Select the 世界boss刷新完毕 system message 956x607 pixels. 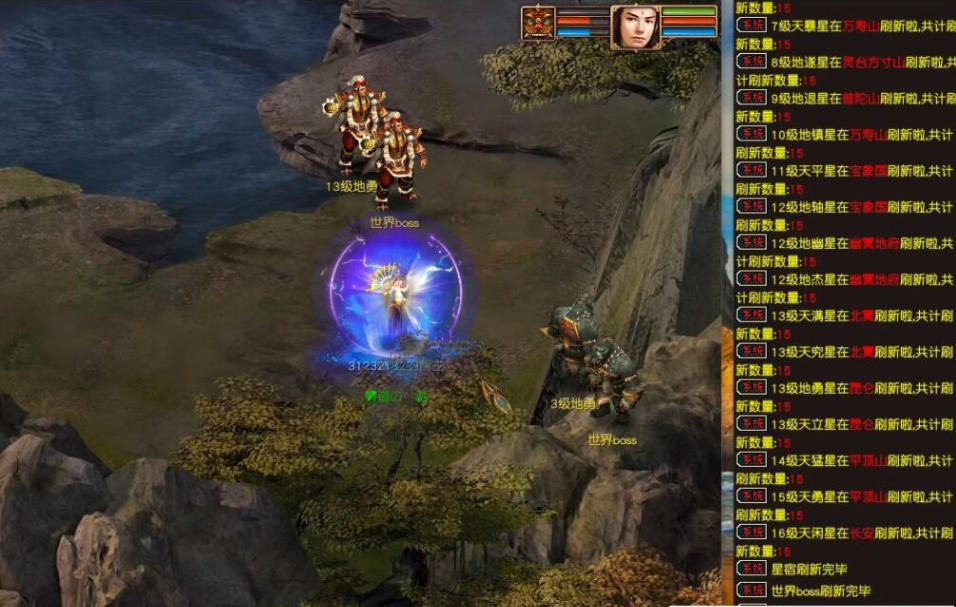pos(820,591)
